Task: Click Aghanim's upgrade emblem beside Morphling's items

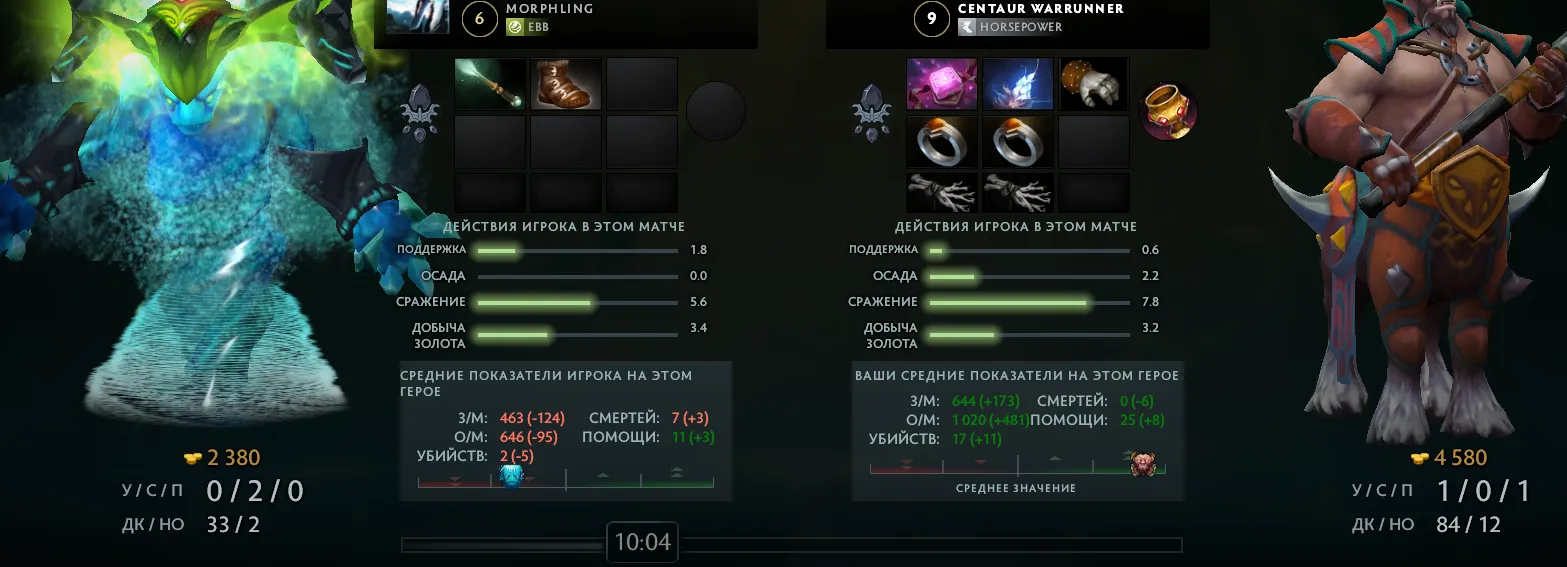Action: pos(417,112)
